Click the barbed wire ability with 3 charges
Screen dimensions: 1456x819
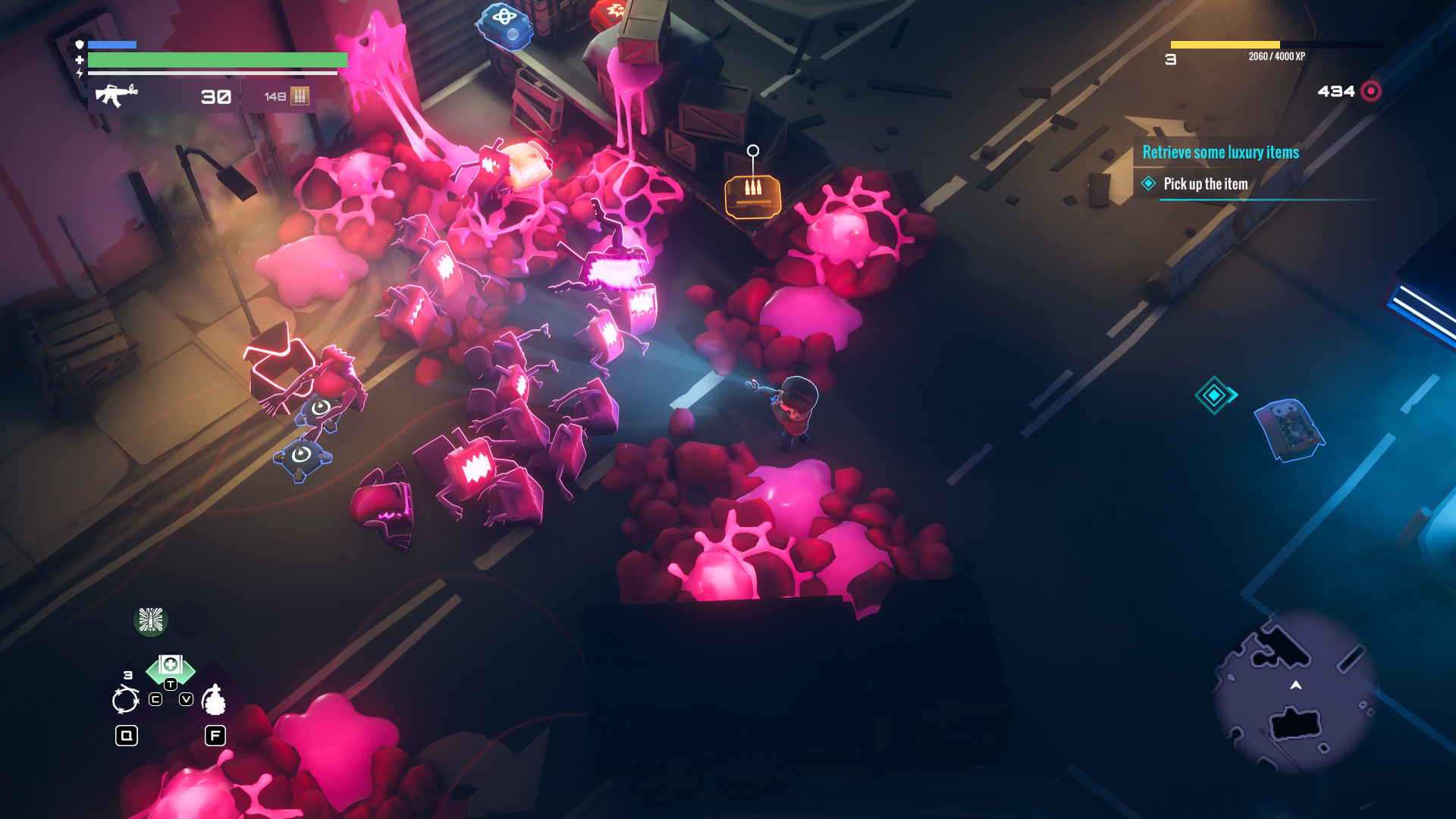(x=125, y=699)
